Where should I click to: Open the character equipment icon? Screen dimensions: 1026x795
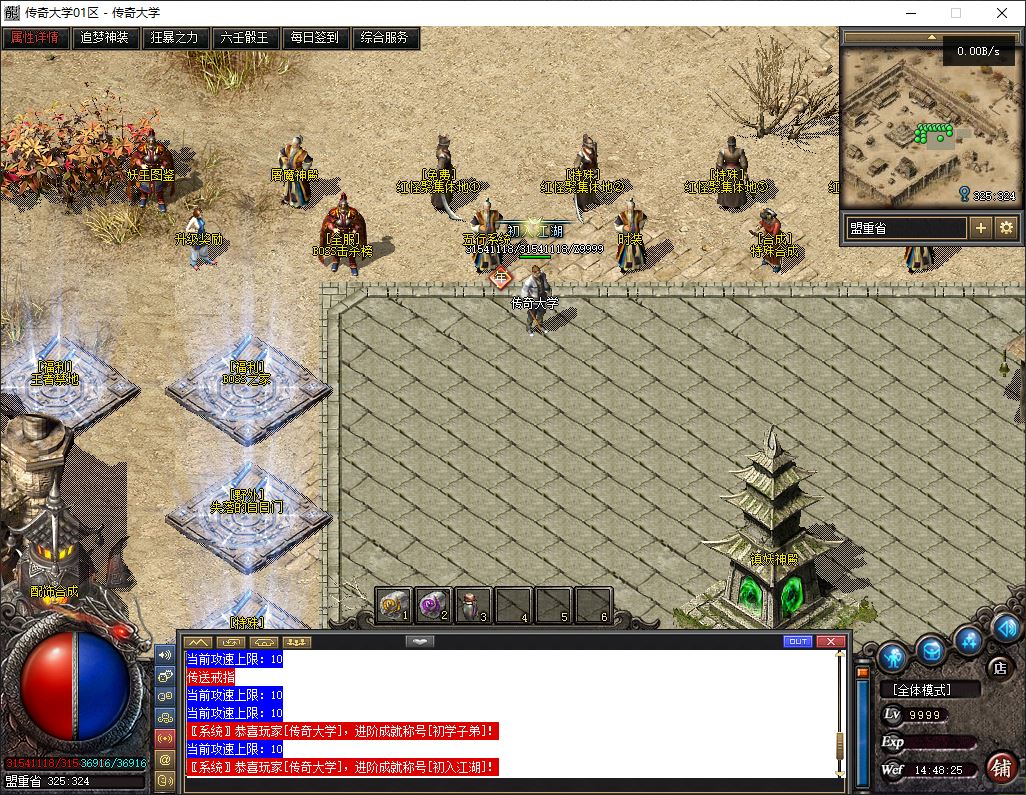coord(893,657)
